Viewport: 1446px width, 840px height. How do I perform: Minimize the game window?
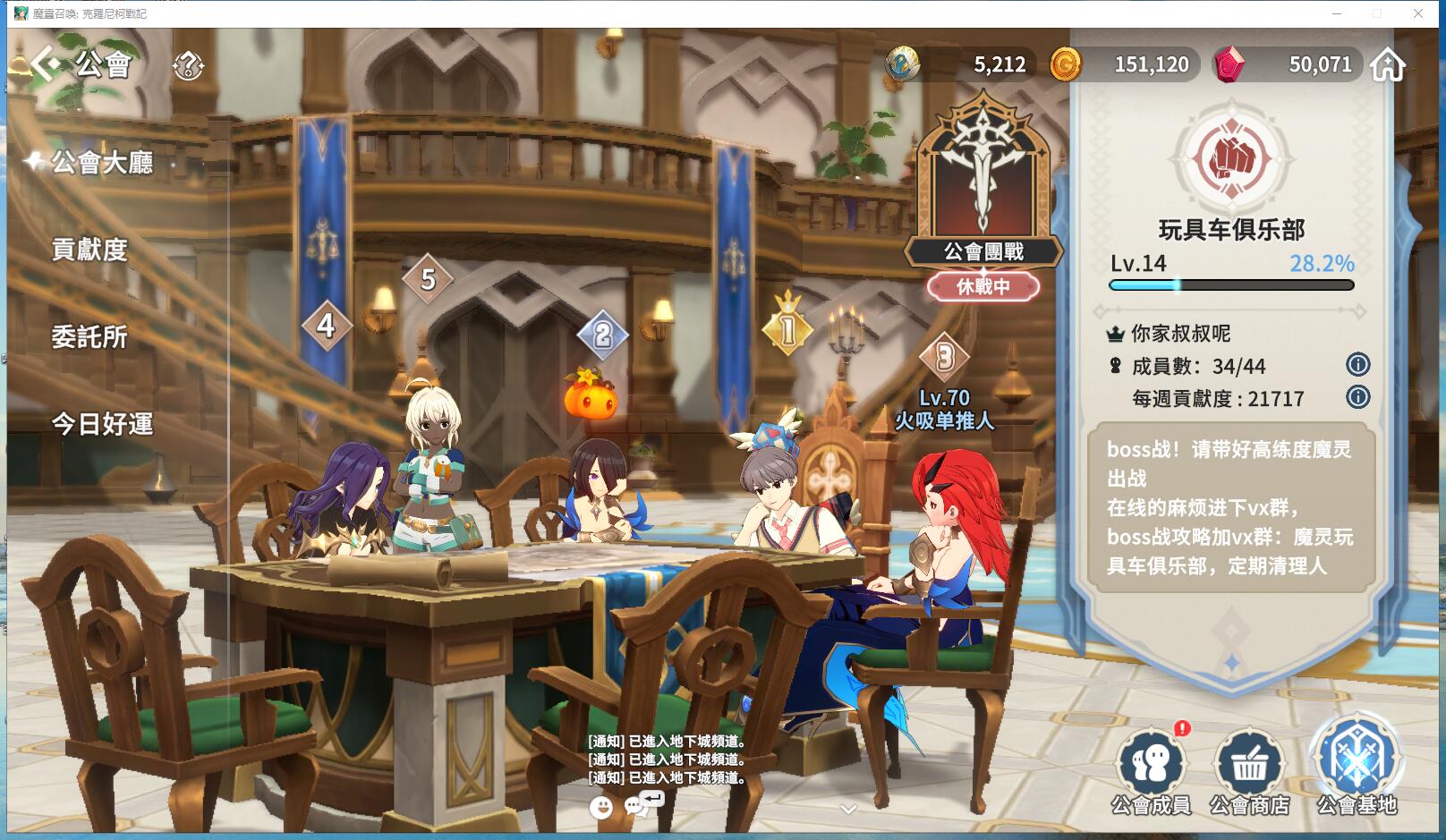1337,13
